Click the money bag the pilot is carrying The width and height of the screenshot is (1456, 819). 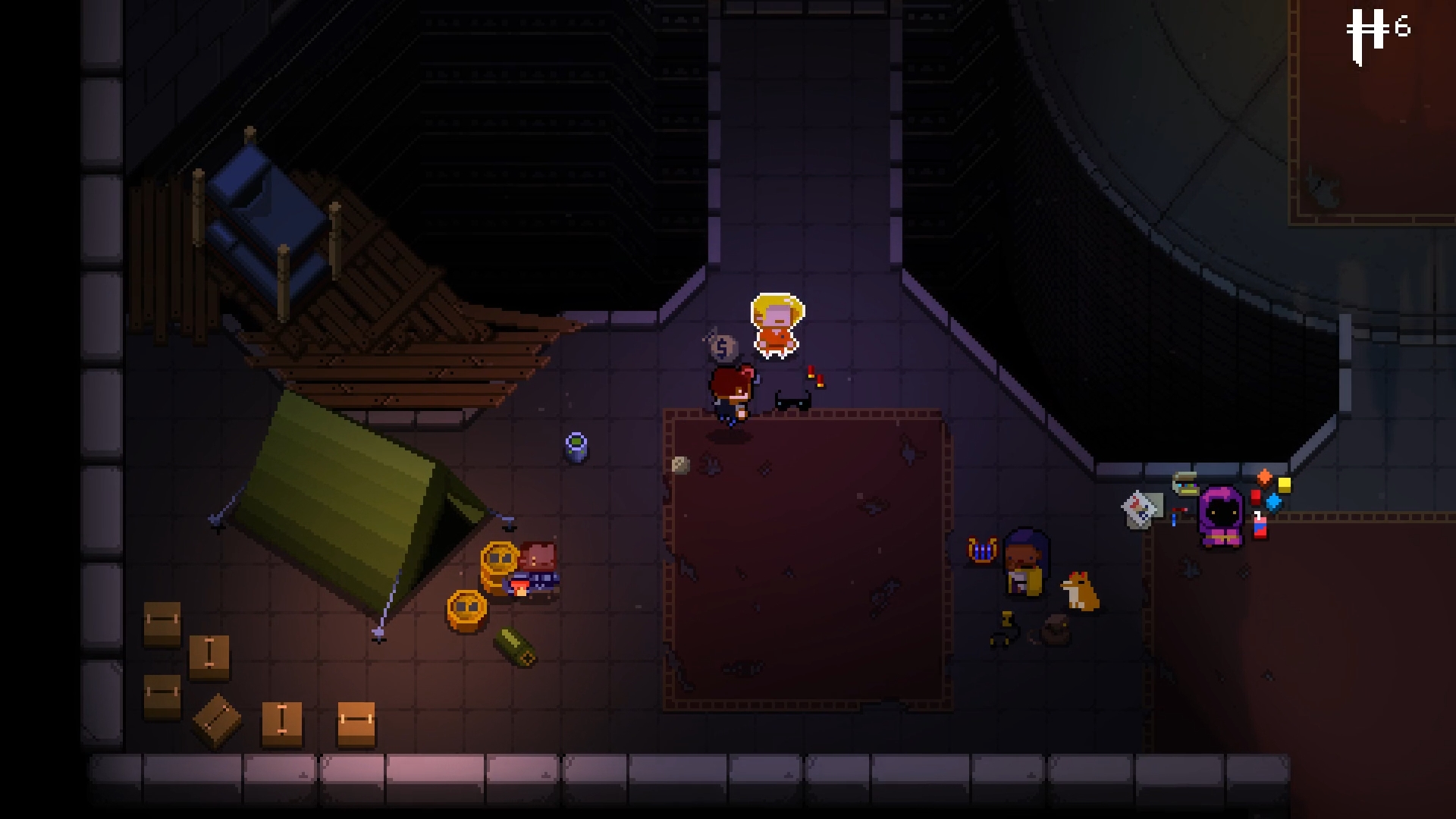(723, 346)
